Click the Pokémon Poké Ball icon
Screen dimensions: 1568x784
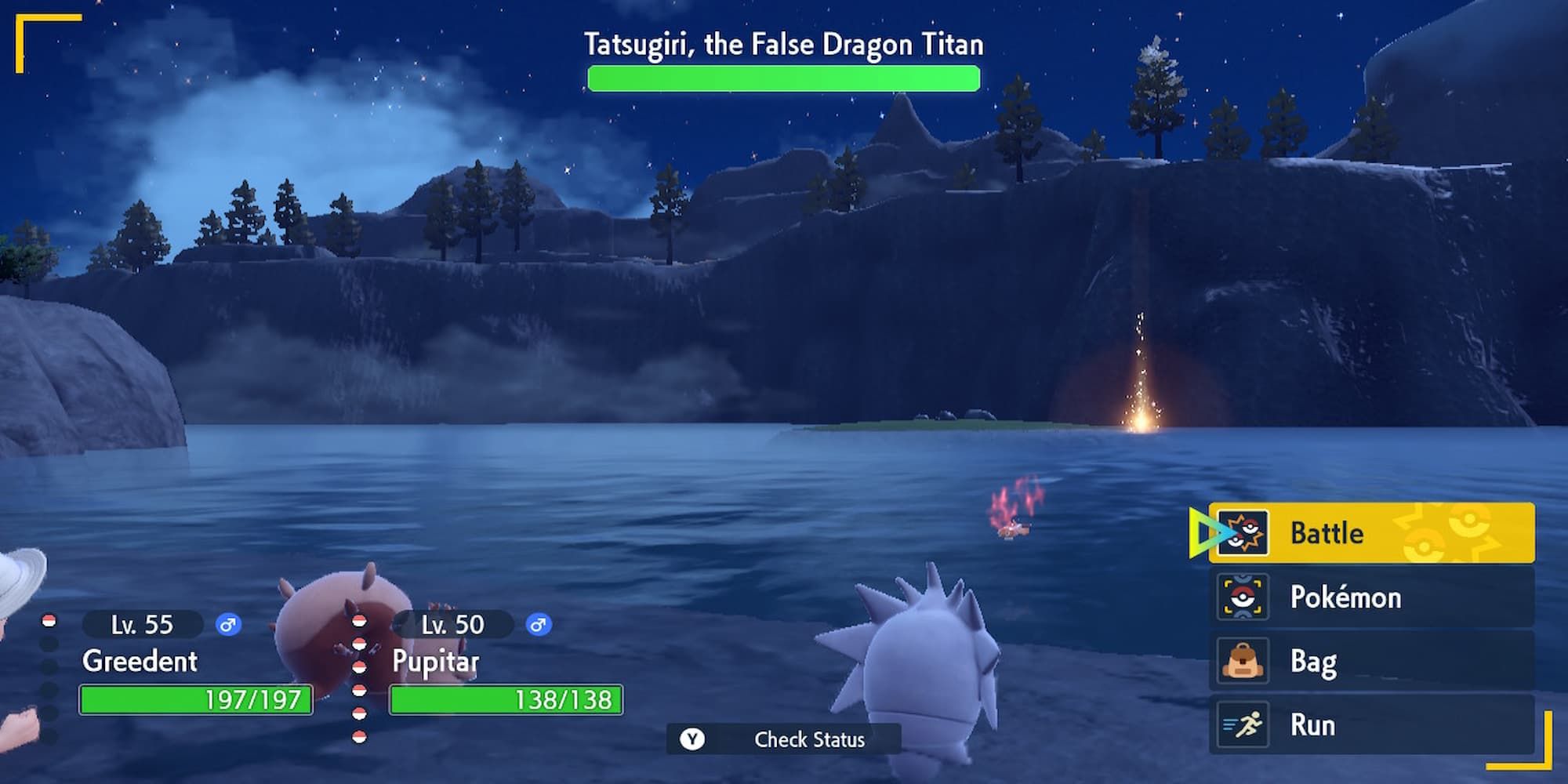[x=1243, y=597]
